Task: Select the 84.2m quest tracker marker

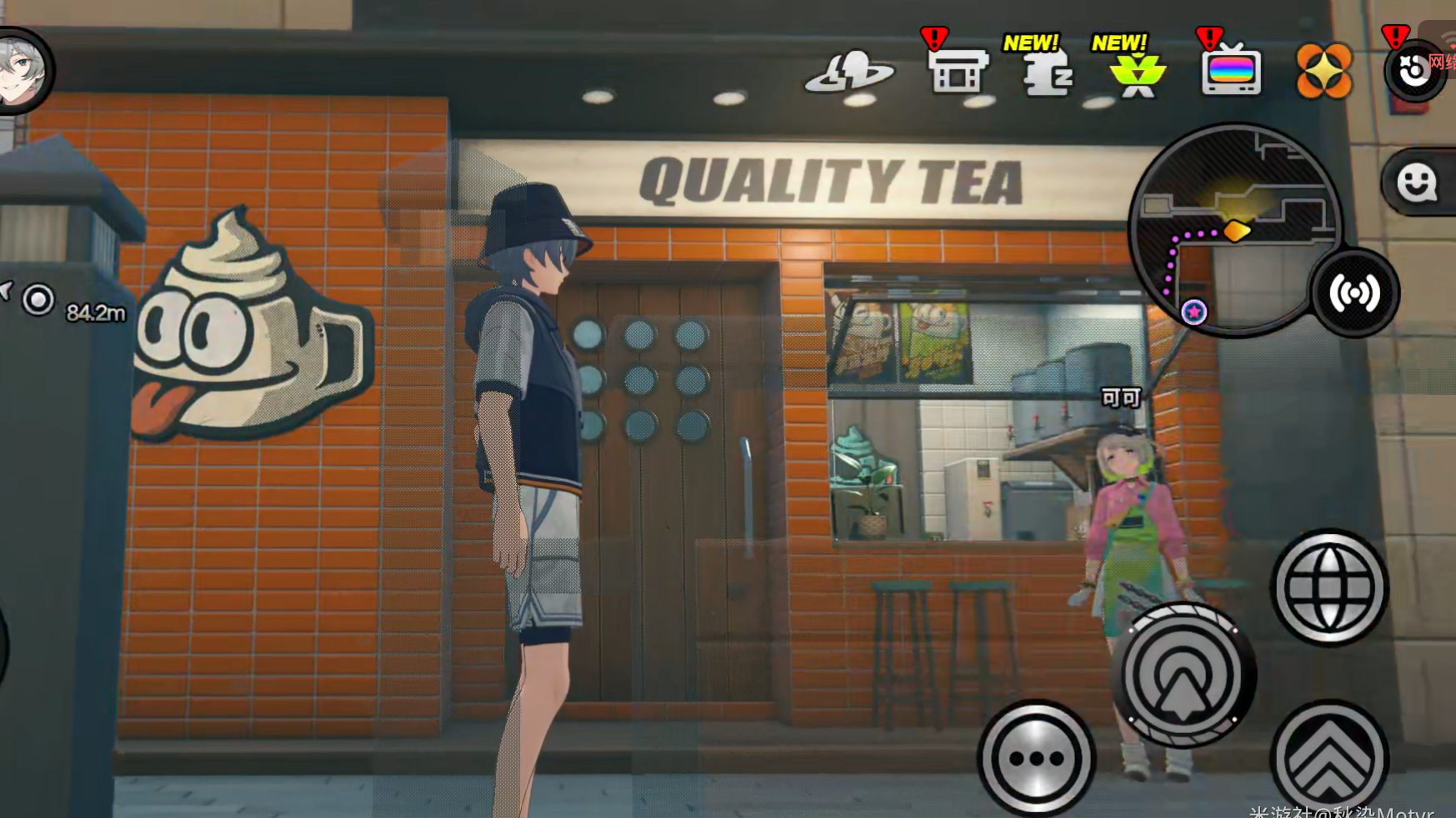Action: point(38,300)
